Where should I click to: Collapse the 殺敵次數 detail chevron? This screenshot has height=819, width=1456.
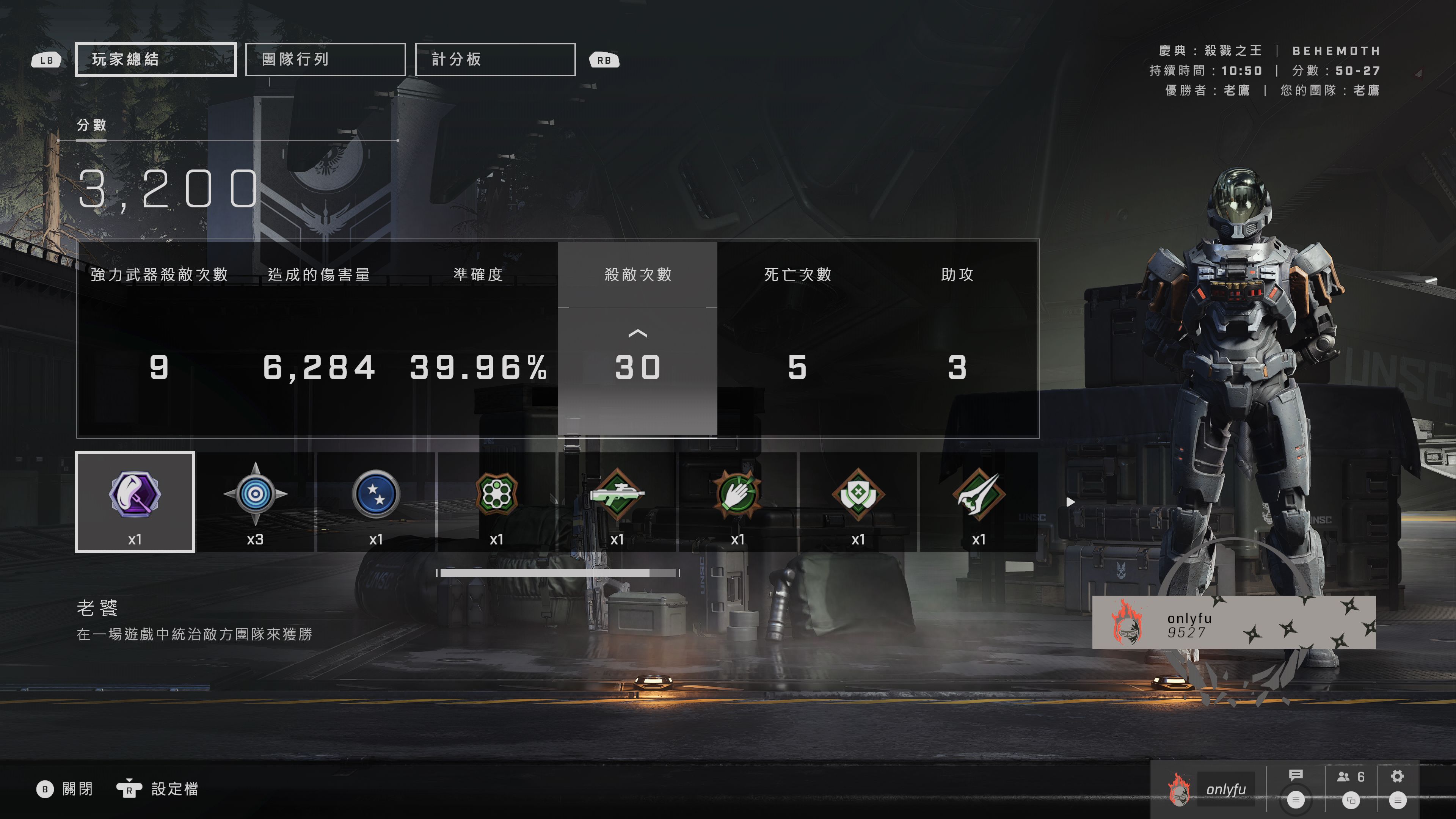tap(637, 334)
